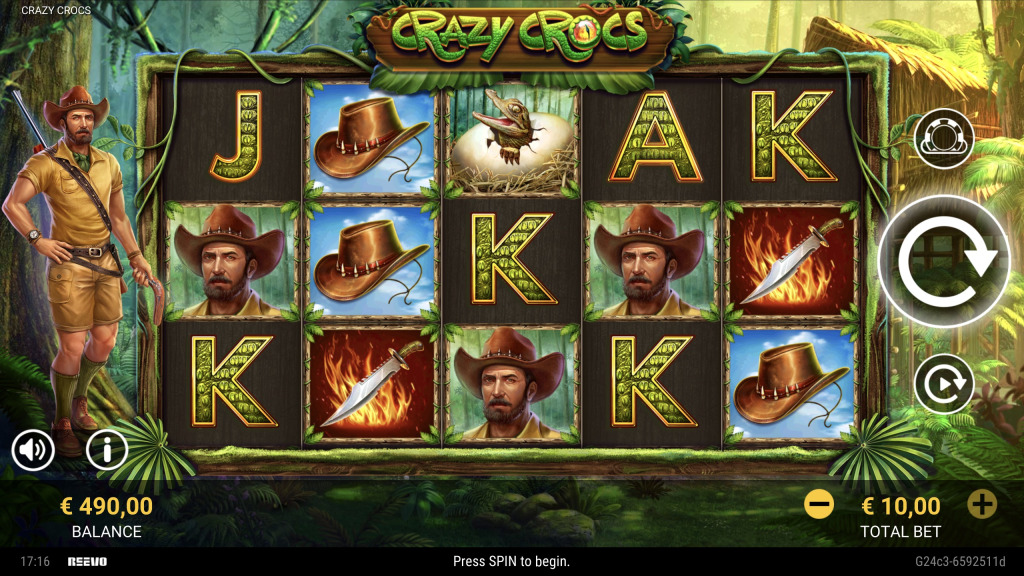
Task: Open the game info paytable
Action: click(107, 451)
